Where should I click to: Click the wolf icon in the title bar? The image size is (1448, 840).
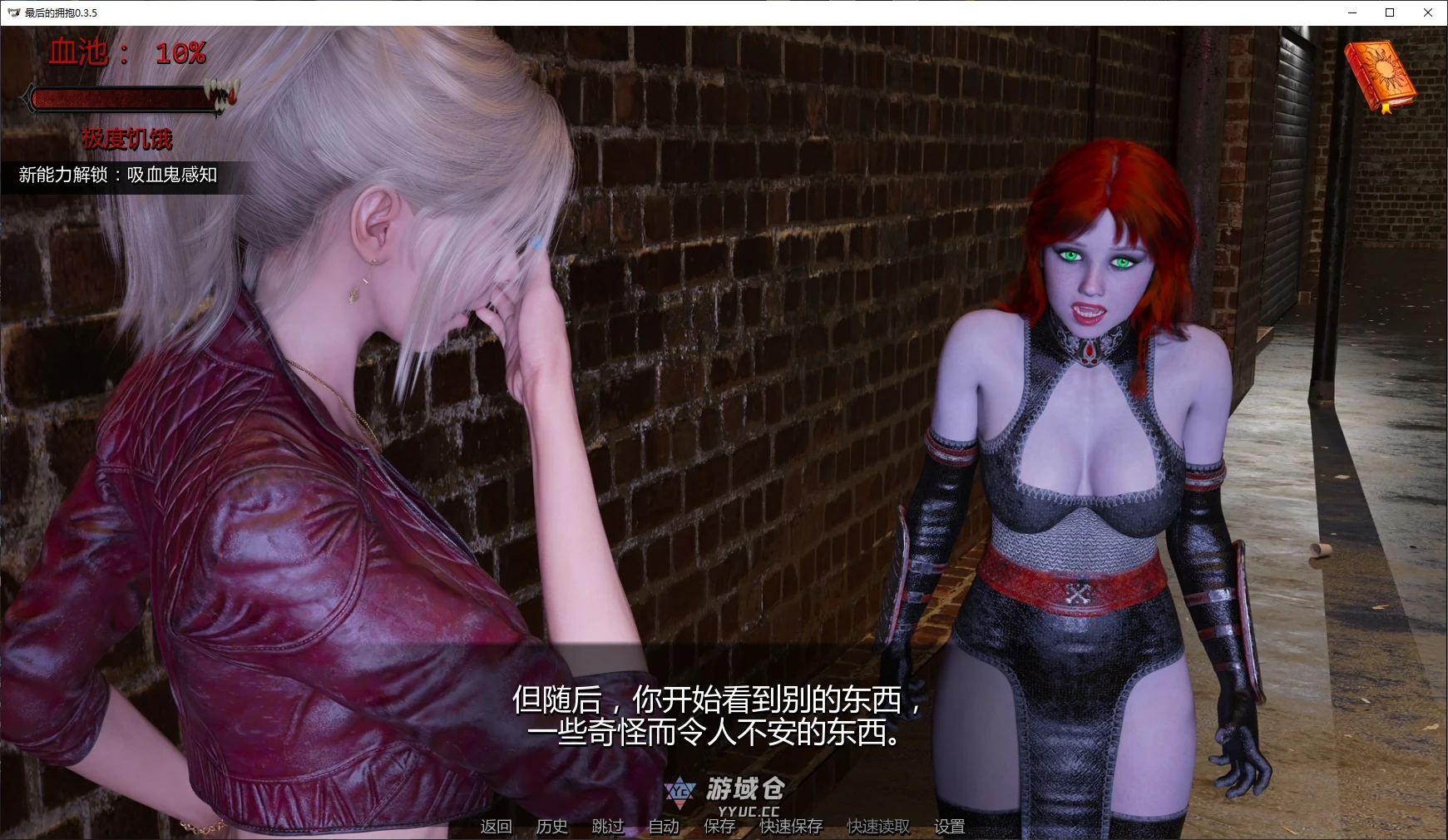(12, 12)
